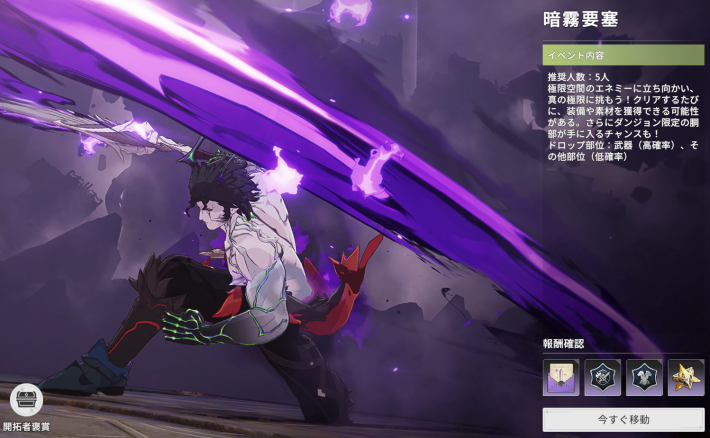View the armor badge reward item
The width and height of the screenshot is (710, 438).
[x=644, y=377]
